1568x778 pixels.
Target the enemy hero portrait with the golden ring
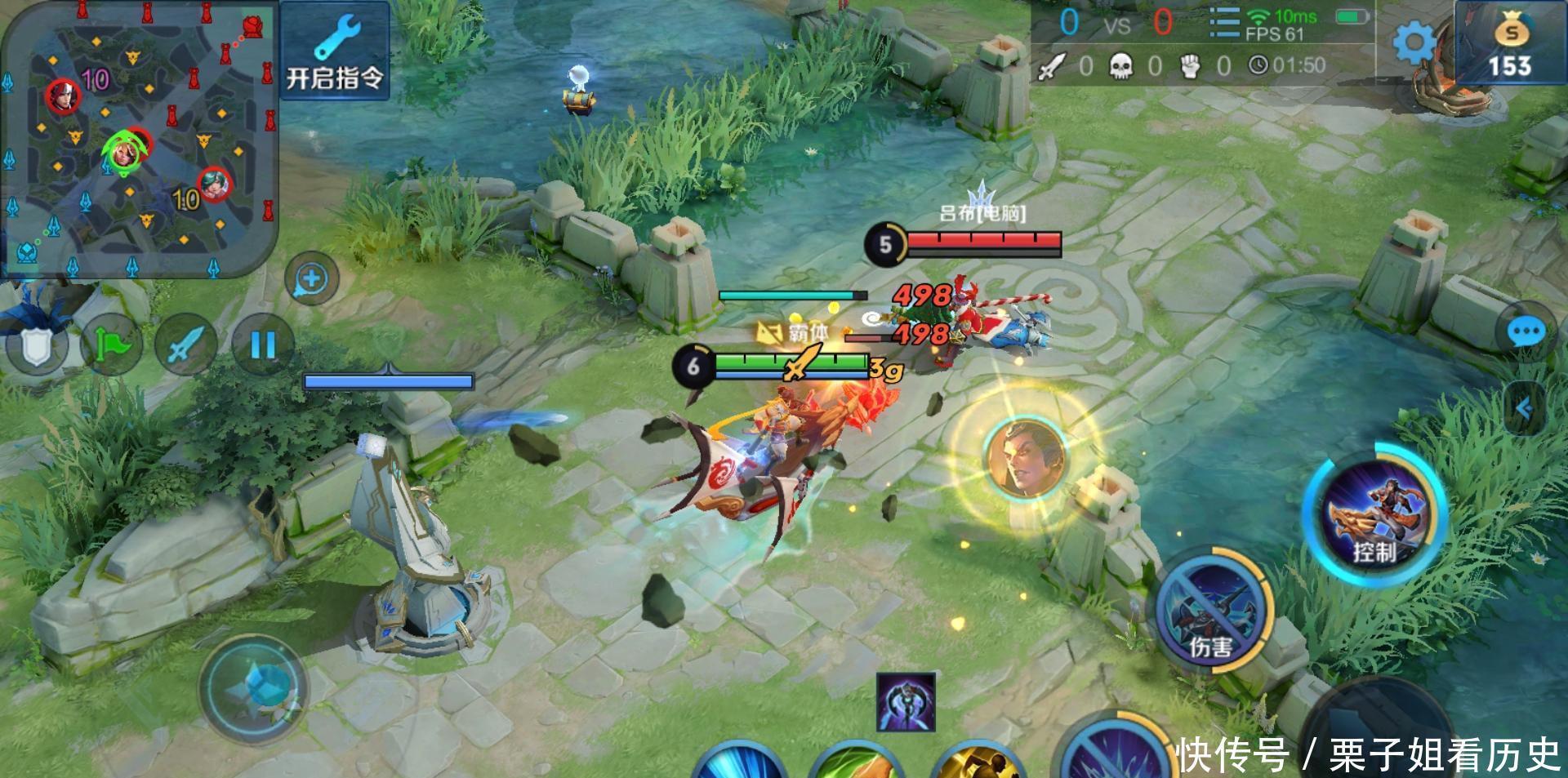[1027, 456]
